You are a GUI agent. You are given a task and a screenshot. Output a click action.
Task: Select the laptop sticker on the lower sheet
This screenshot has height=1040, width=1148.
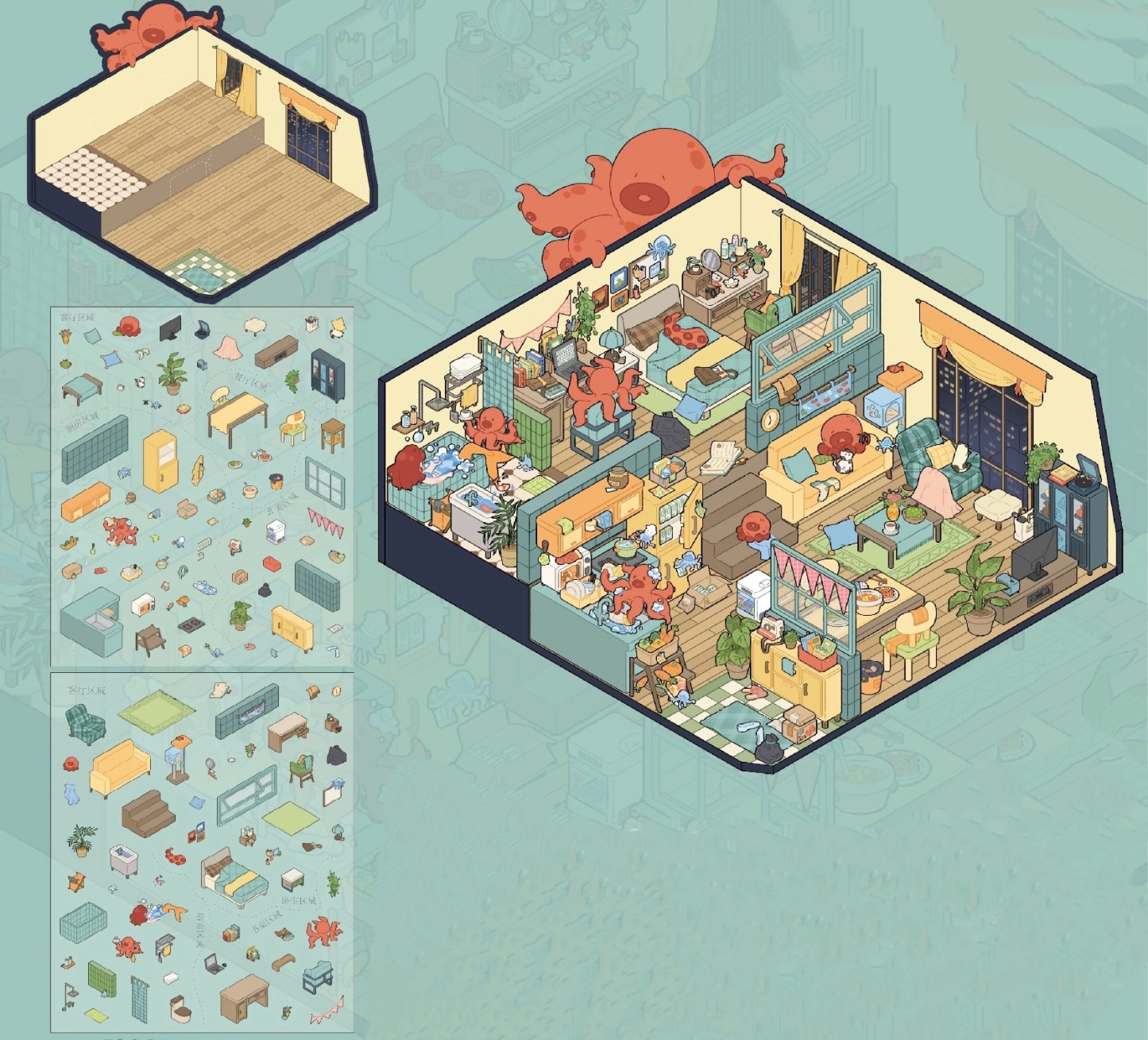pos(215,964)
